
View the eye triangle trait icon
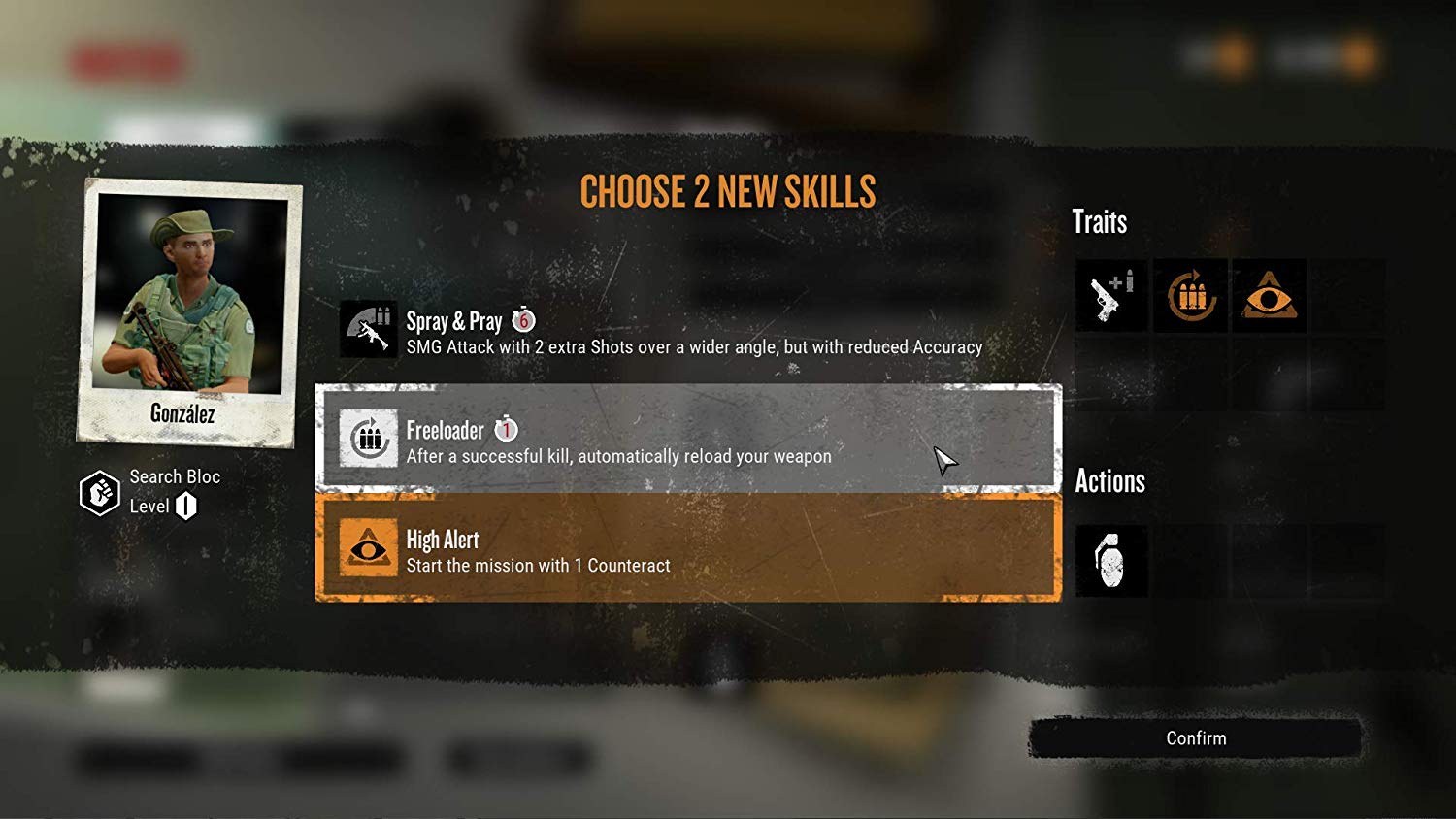pyautogui.click(x=1269, y=296)
